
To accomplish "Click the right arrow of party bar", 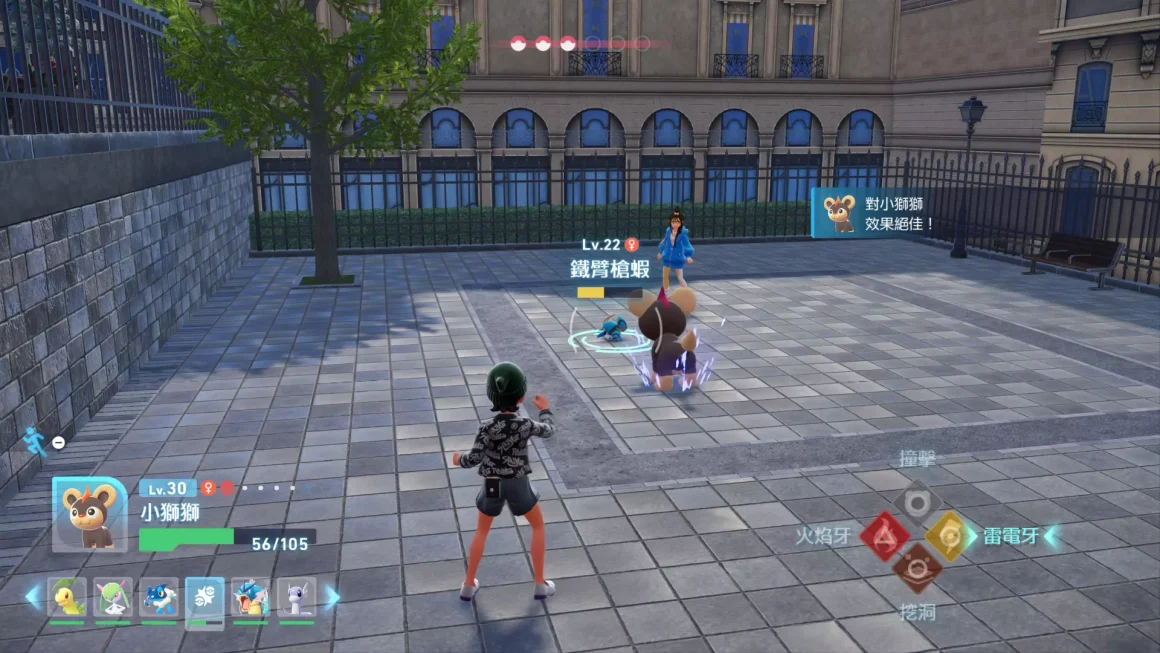I will (x=331, y=597).
